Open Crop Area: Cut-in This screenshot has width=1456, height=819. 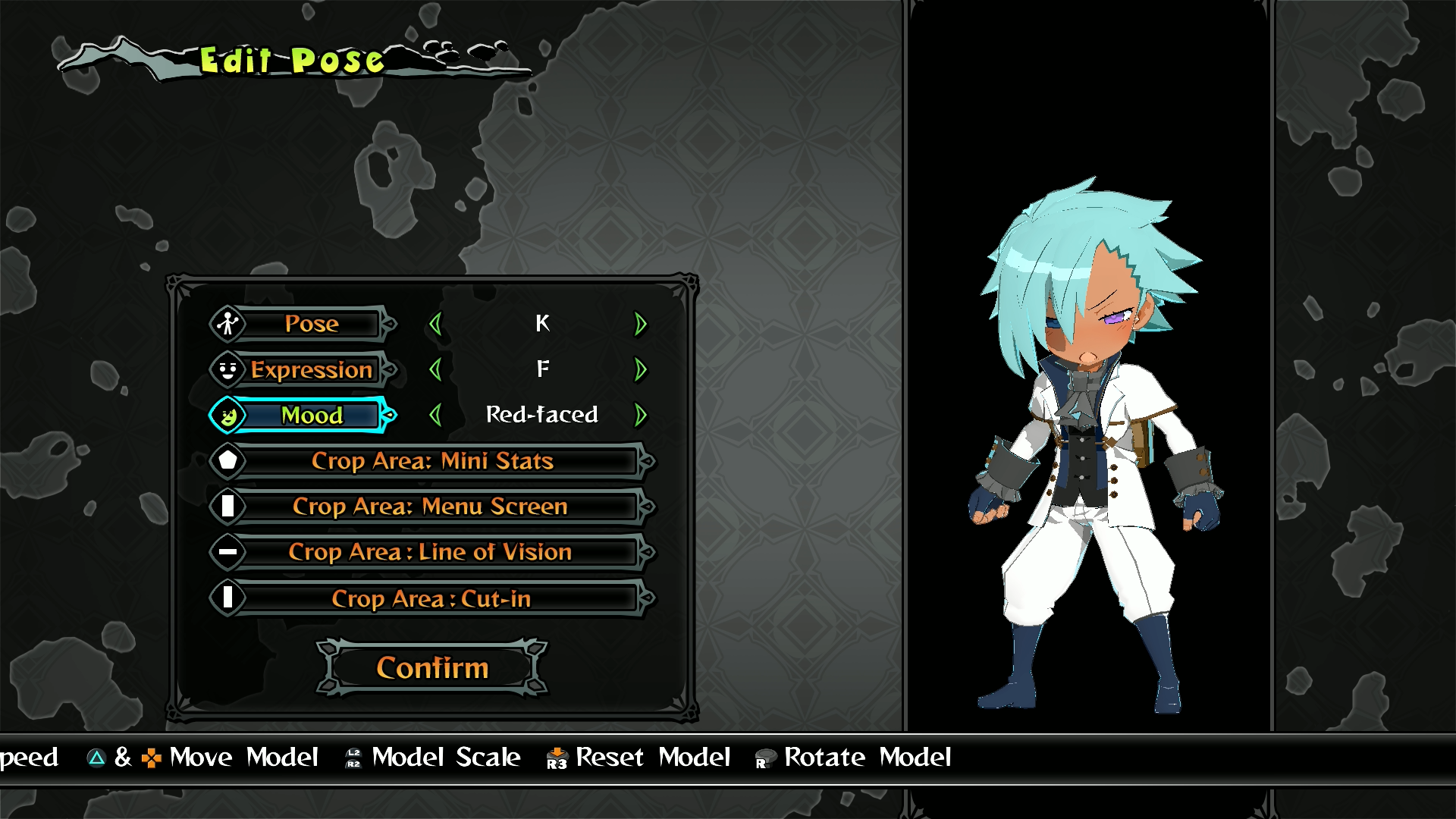click(x=431, y=598)
